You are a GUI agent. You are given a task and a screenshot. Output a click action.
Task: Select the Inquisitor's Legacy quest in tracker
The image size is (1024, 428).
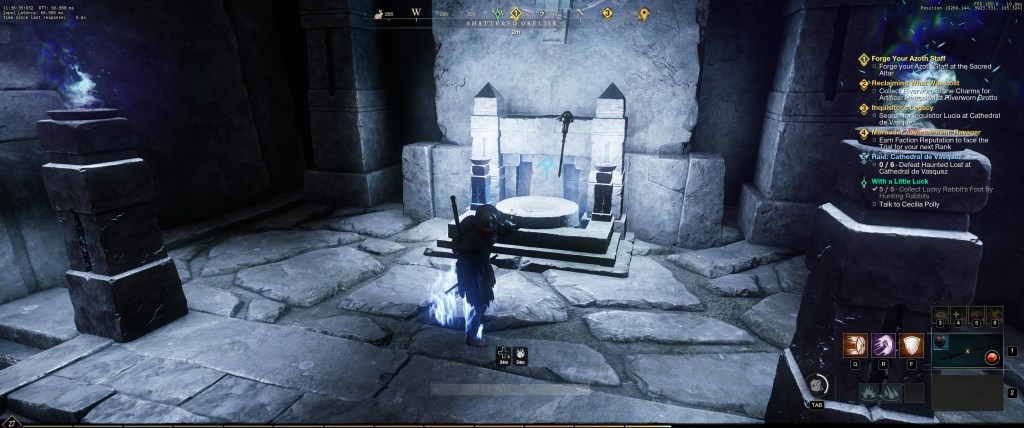click(x=908, y=108)
